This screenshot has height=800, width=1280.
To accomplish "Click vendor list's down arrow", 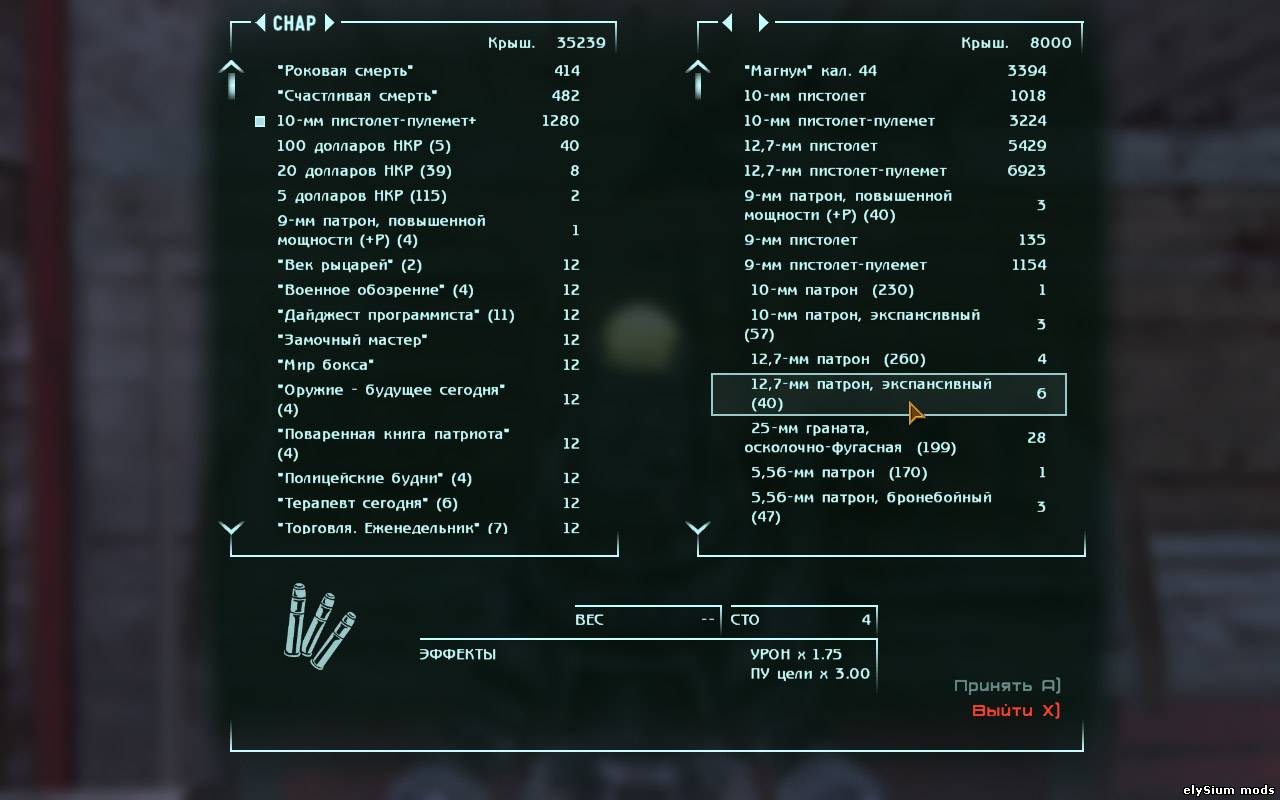I will tap(698, 528).
